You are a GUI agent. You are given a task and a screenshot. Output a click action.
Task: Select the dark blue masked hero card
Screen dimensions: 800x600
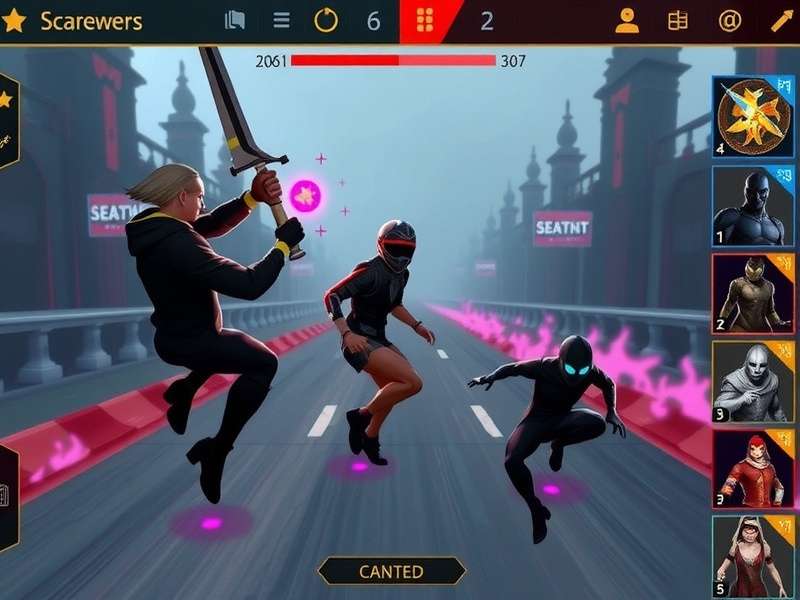point(754,206)
